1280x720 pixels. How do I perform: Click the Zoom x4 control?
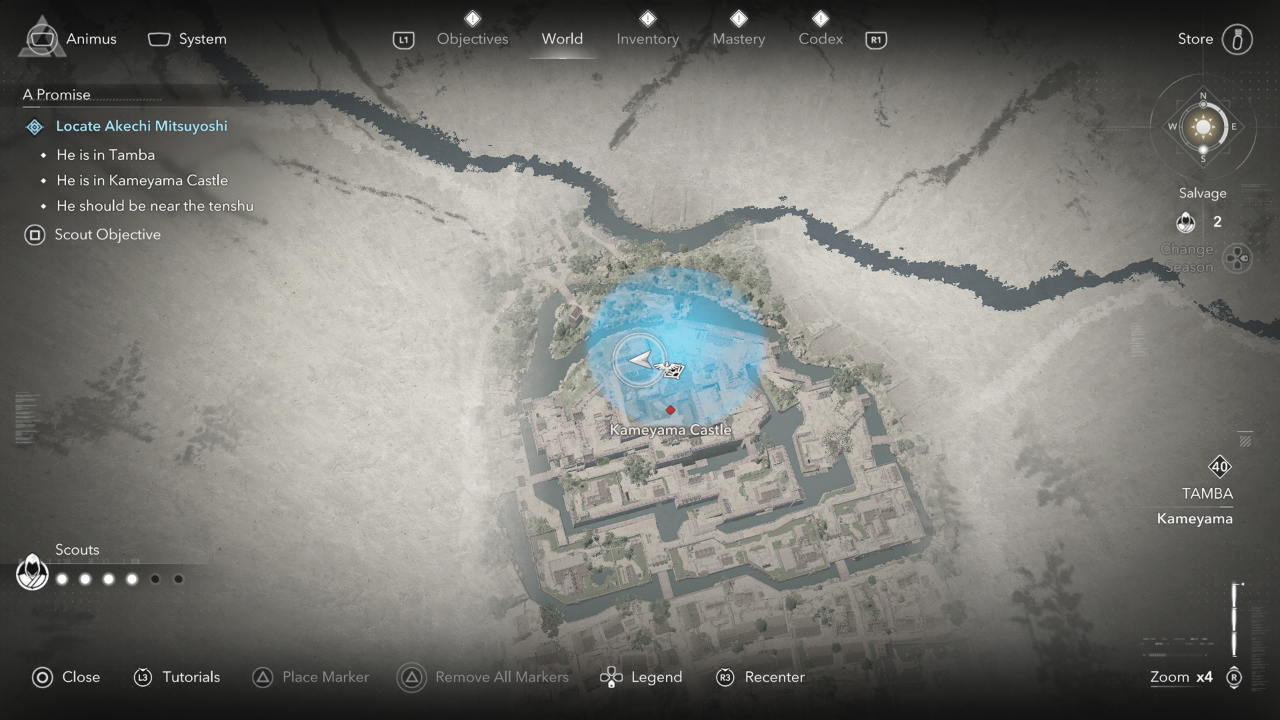1182,677
